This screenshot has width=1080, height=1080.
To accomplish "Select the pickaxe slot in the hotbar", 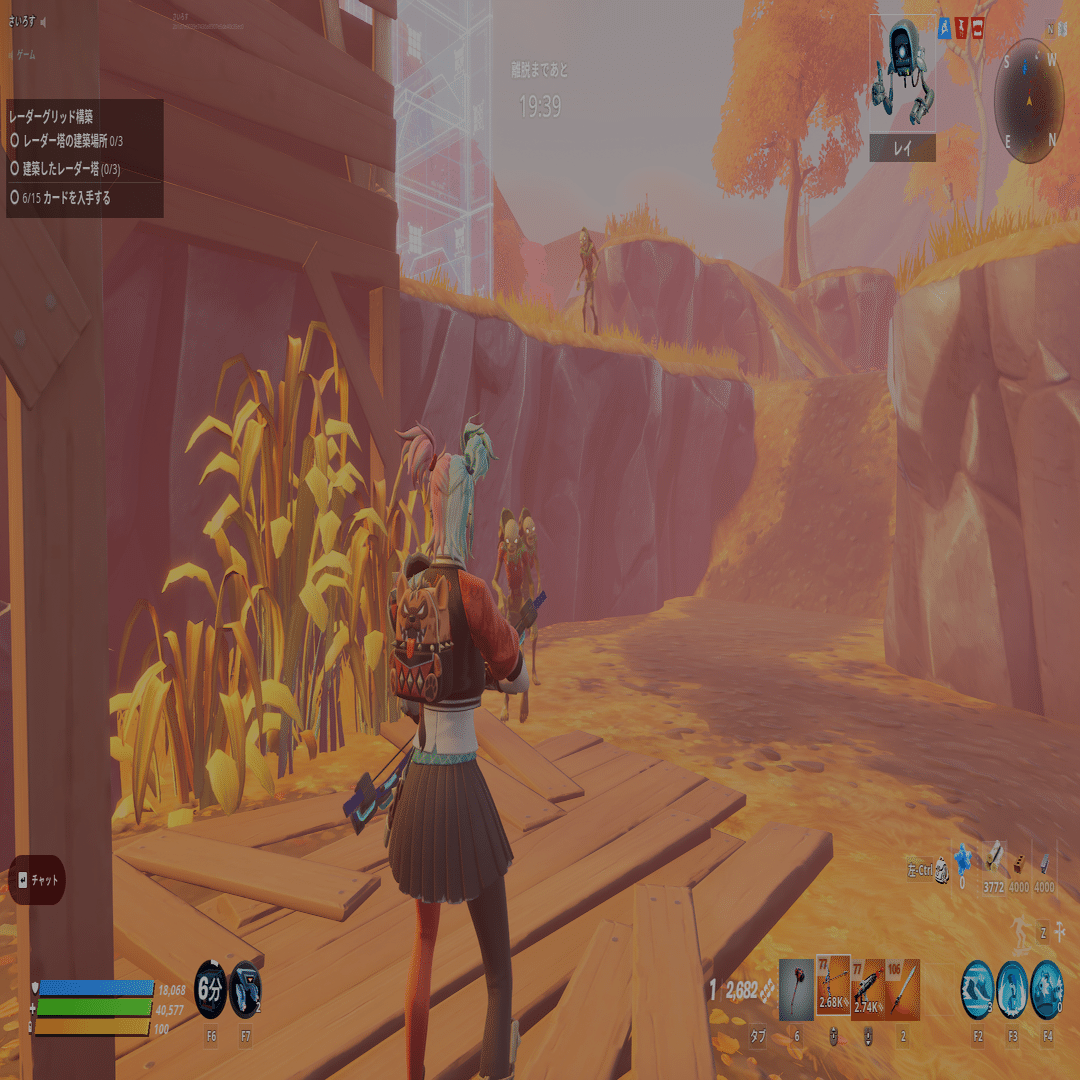I will [x=797, y=989].
